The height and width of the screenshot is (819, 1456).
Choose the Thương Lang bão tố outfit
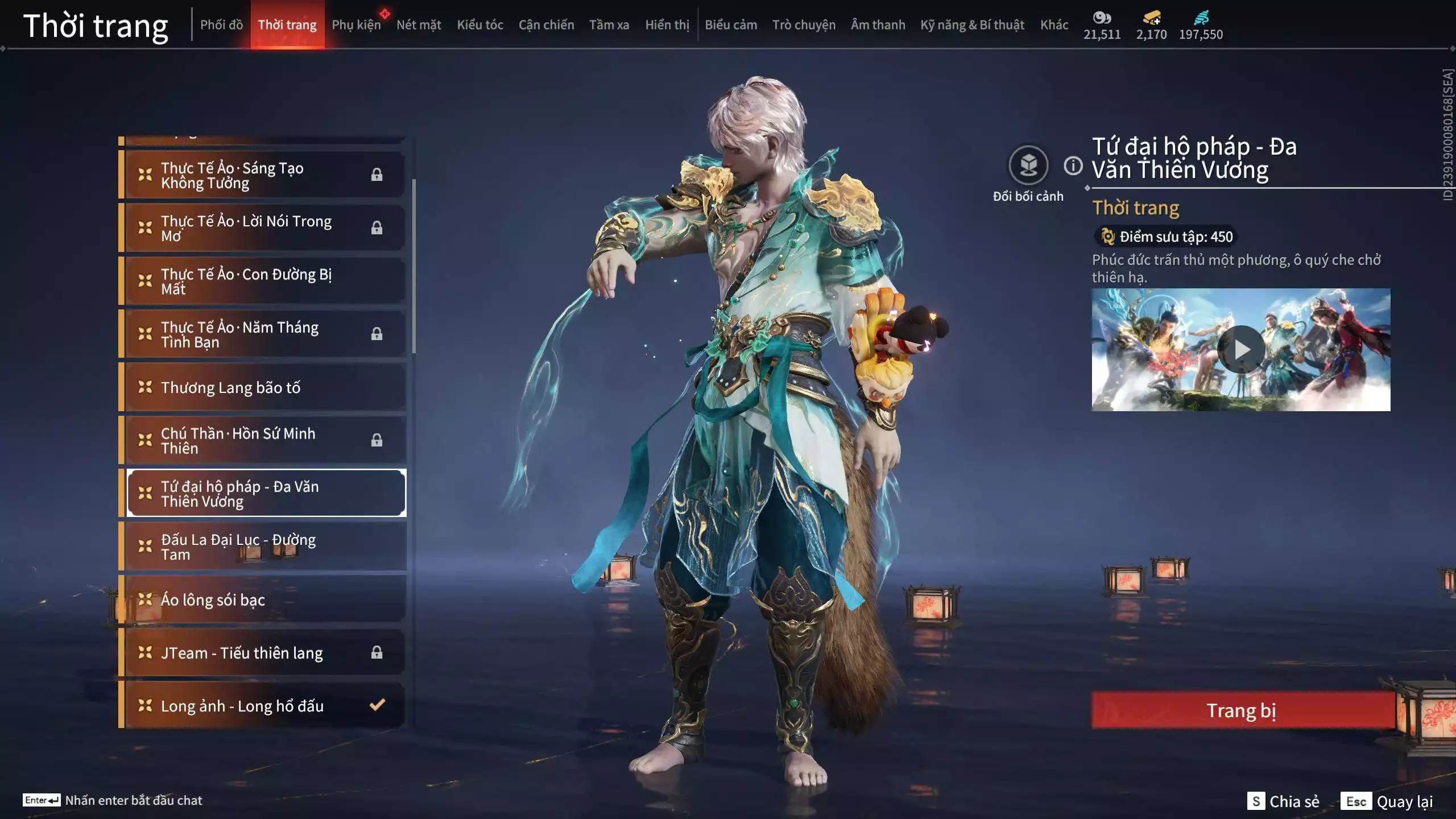265,387
